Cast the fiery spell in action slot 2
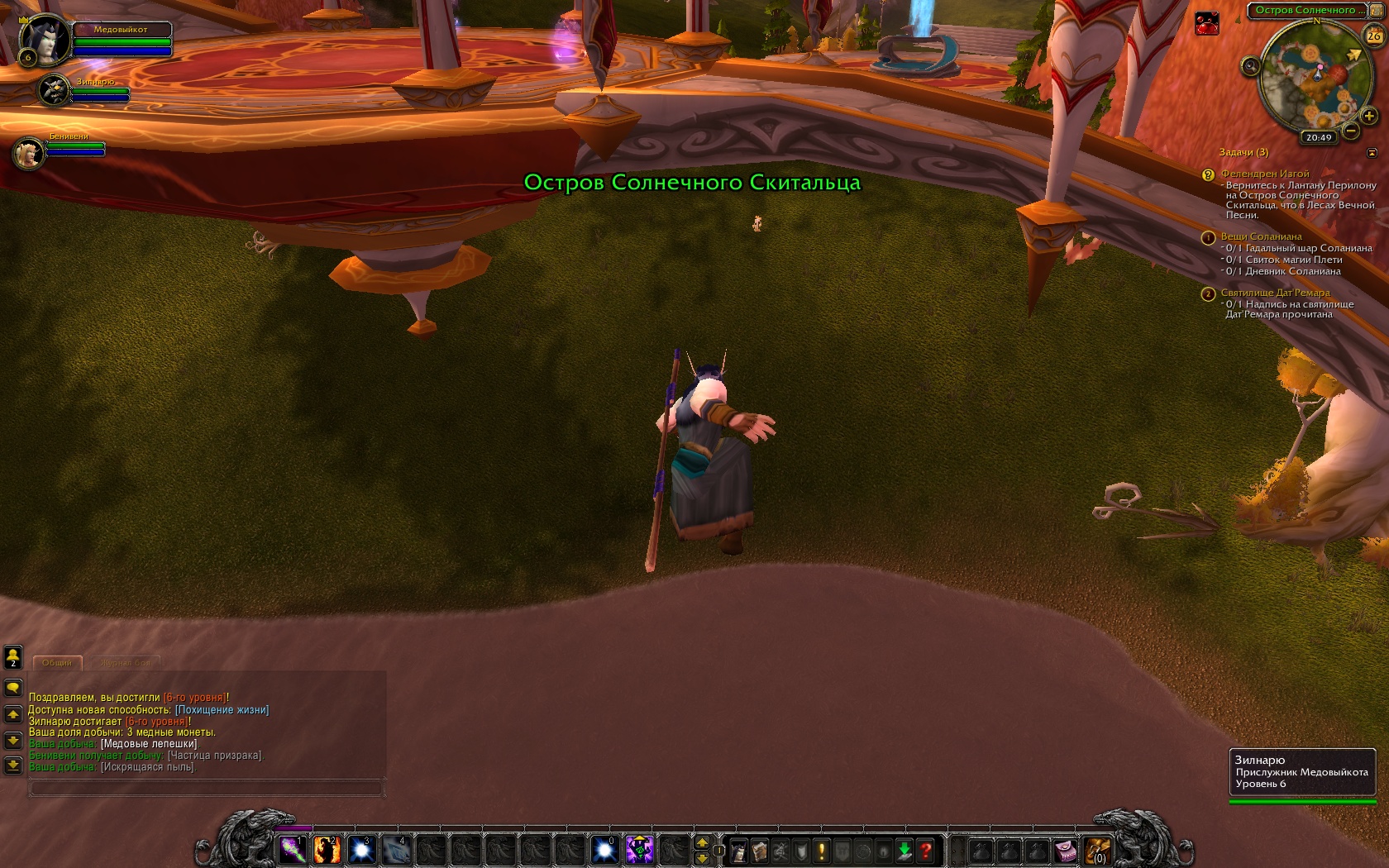Screen dimensions: 1389x868 327,849
